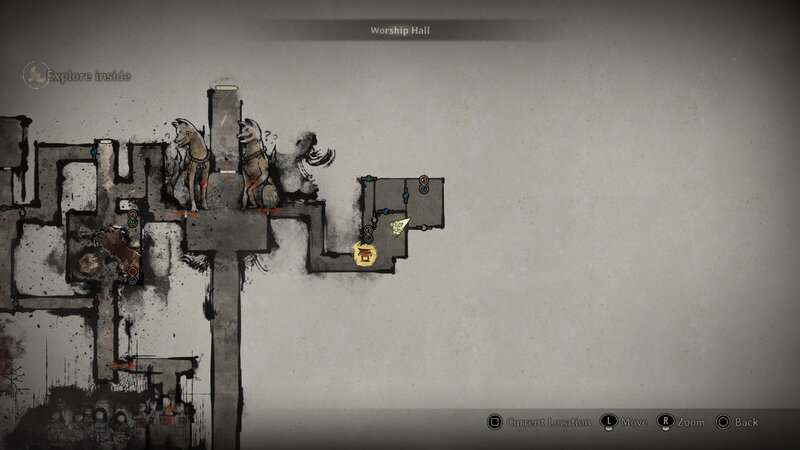Select the right fox statue with question marks
Viewport: 800px width, 450px height.
click(255, 164)
